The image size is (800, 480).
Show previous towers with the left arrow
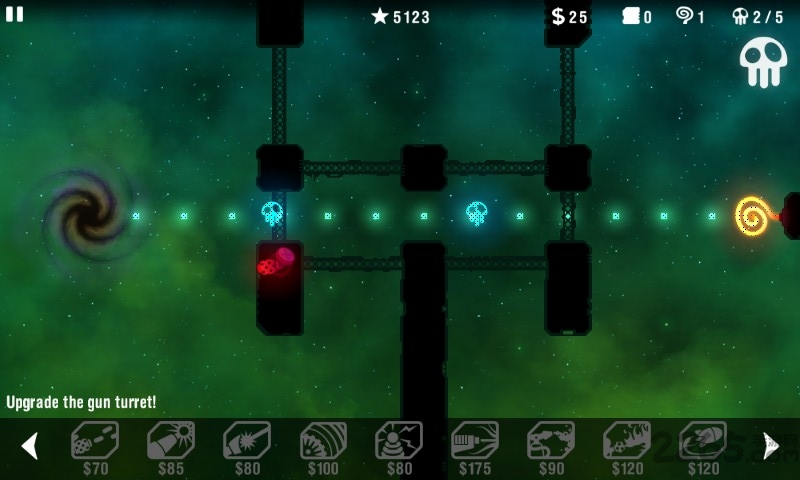29,445
